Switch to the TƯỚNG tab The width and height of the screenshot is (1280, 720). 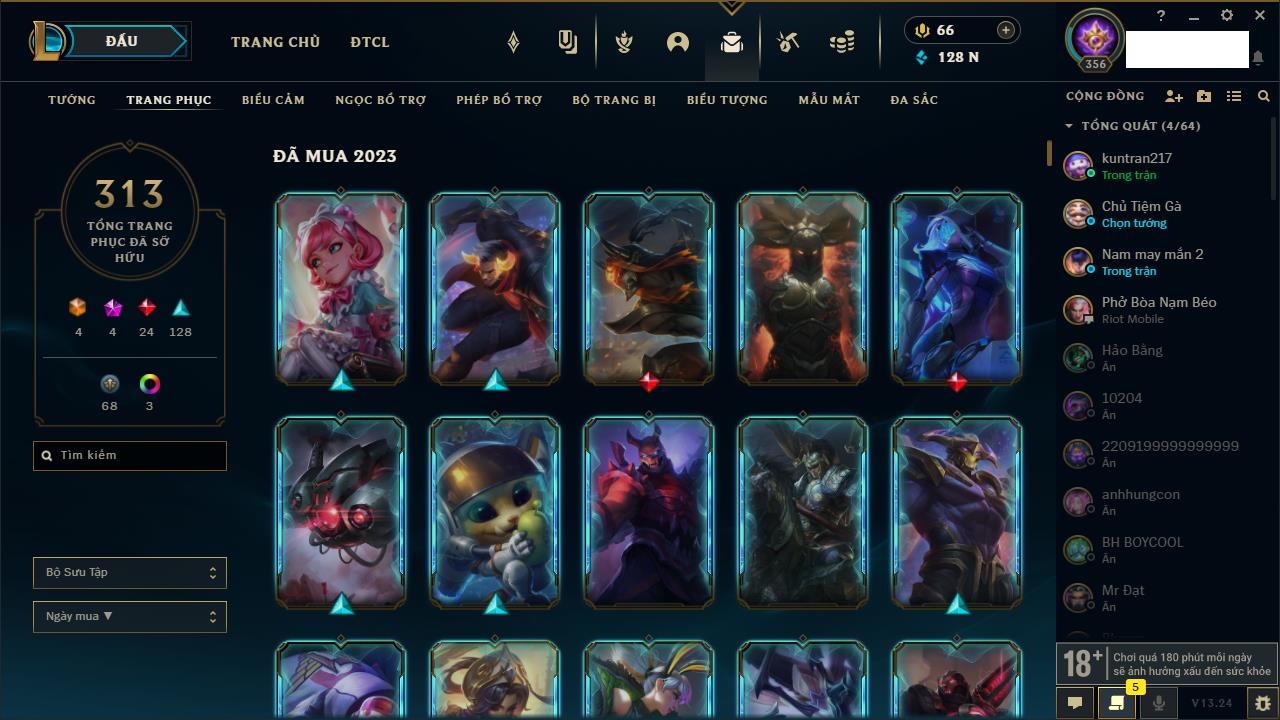coord(72,100)
